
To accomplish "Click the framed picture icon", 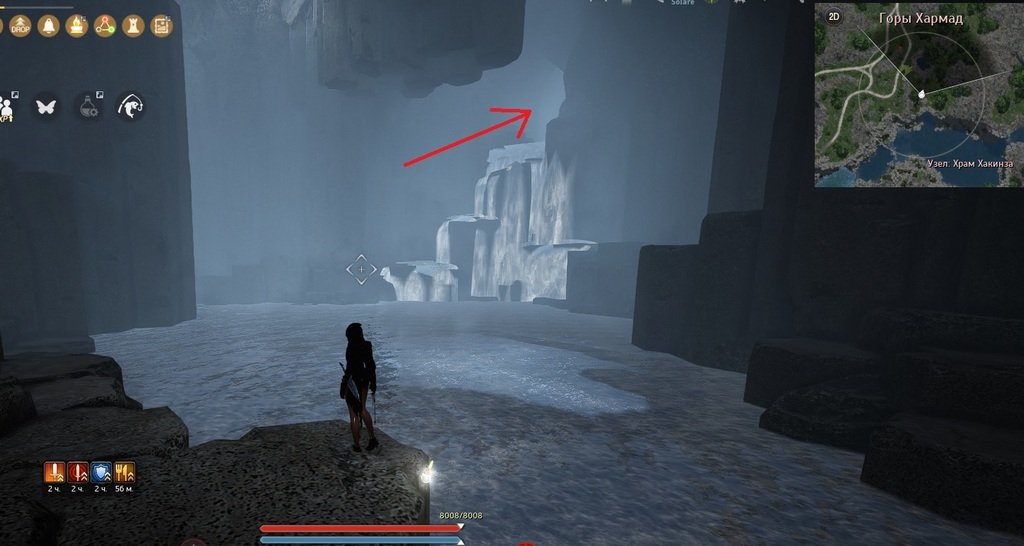I will pyautogui.click(x=160, y=27).
